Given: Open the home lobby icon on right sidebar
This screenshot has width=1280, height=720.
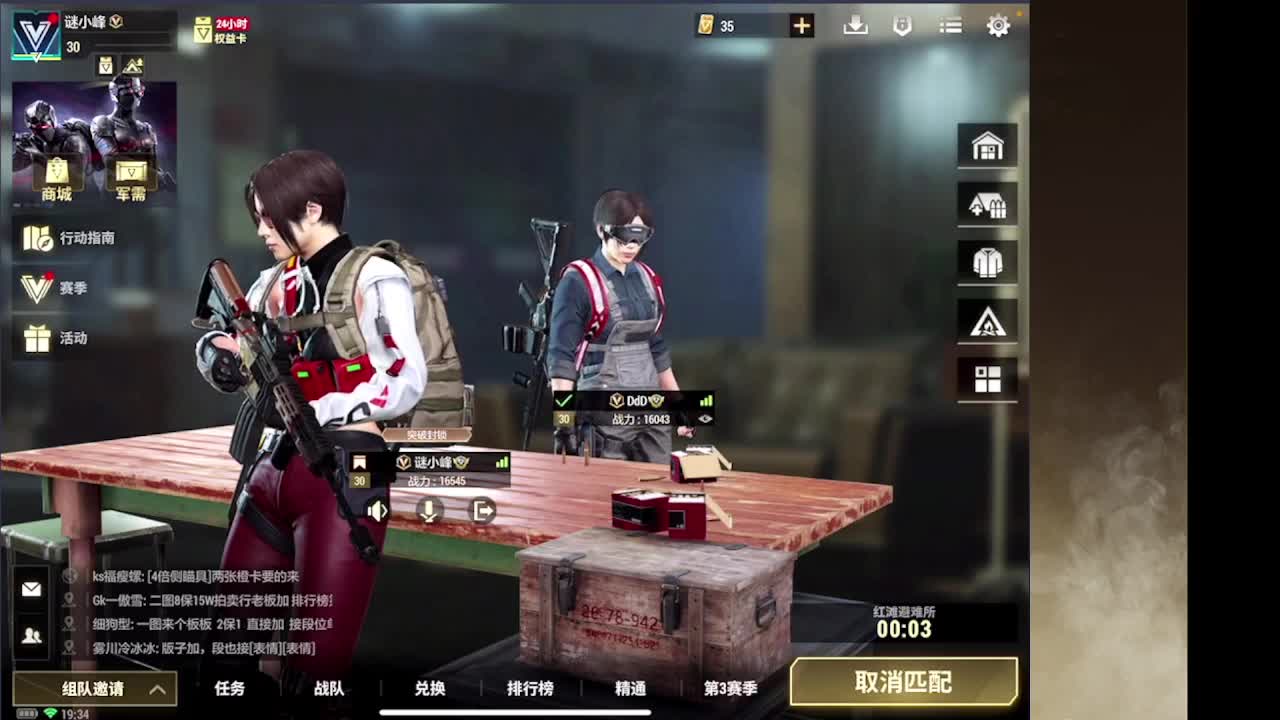Looking at the screenshot, I should pos(987,145).
